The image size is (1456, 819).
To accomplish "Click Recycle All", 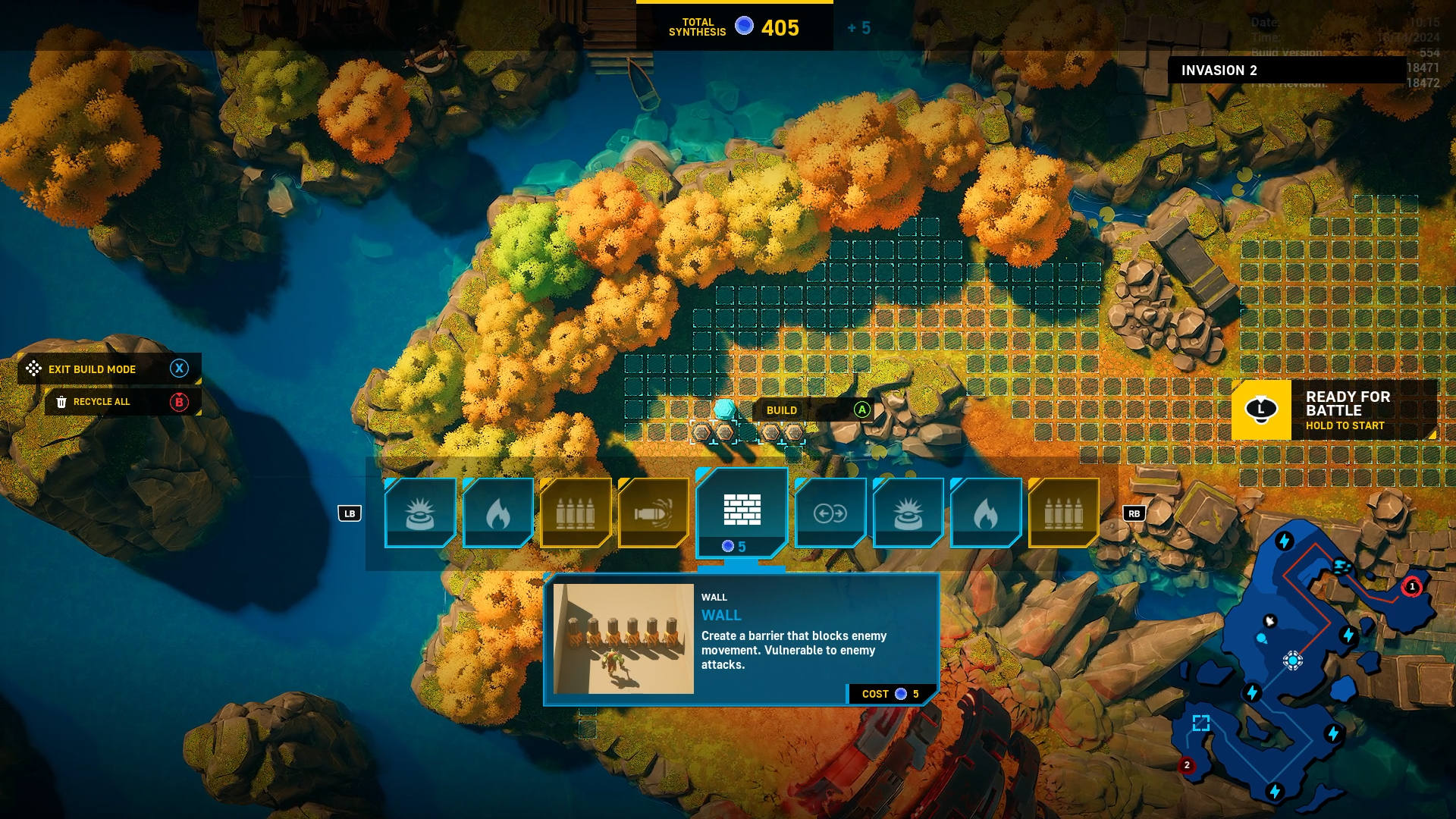I will (x=101, y=402).
